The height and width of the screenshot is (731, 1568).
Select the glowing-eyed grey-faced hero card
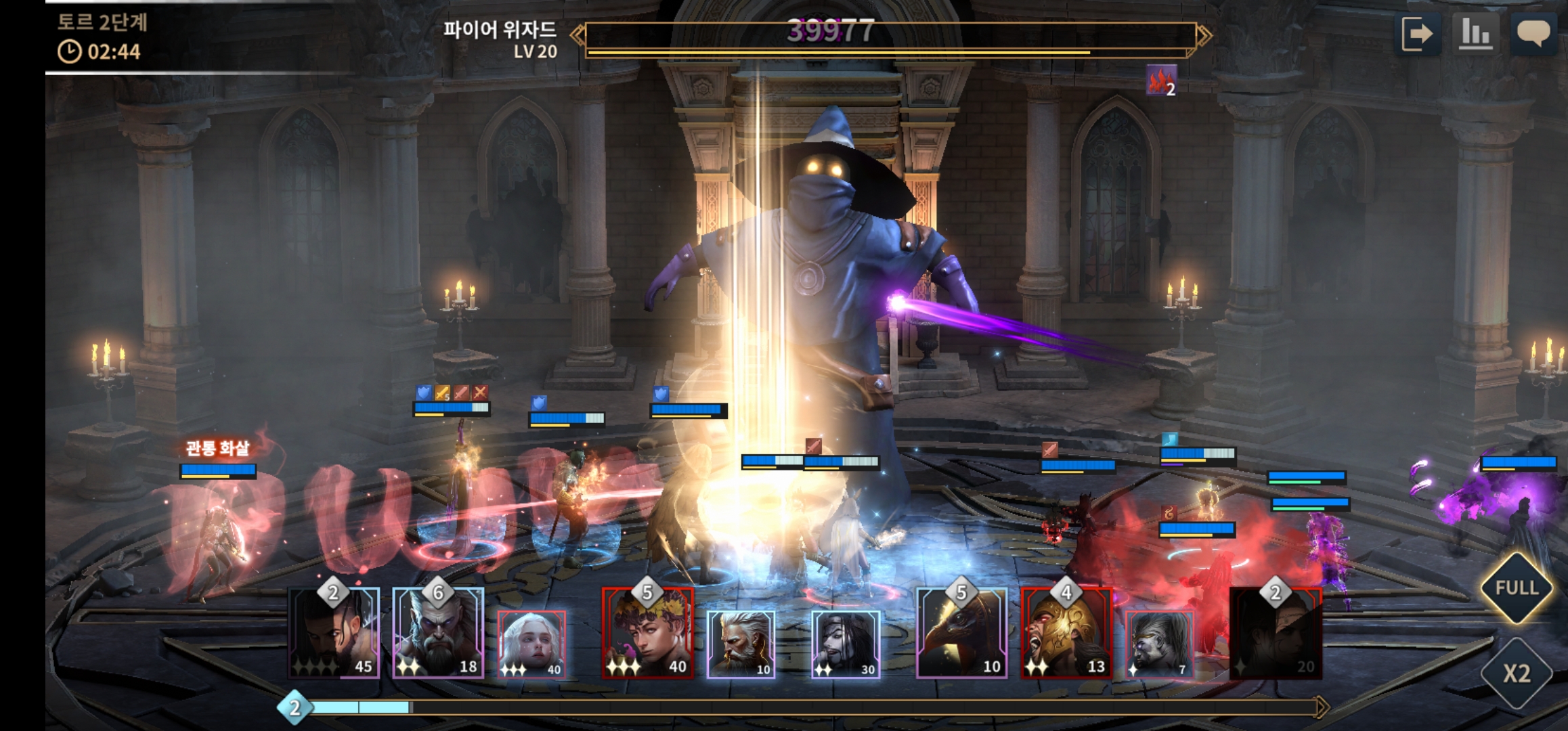[1159, 643]
